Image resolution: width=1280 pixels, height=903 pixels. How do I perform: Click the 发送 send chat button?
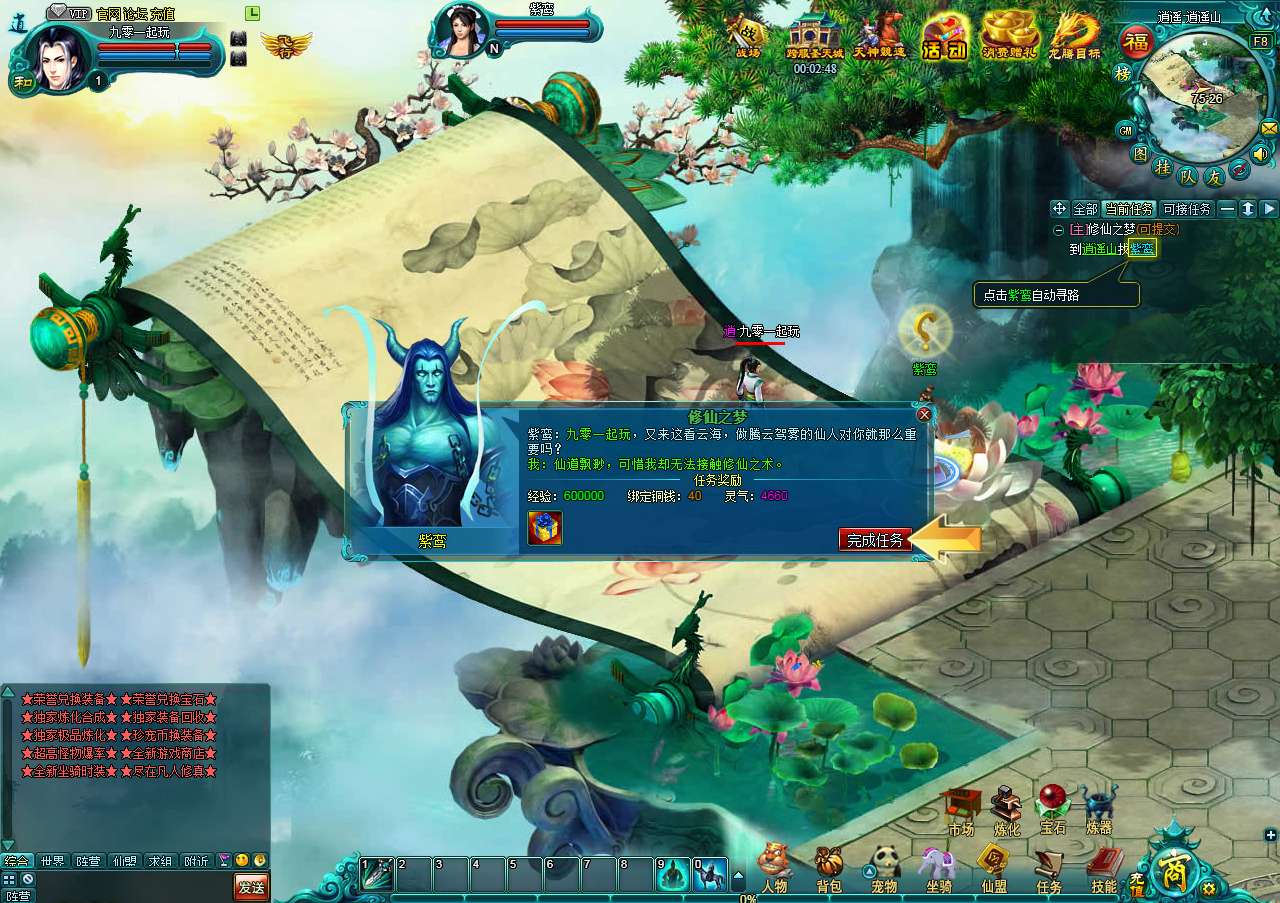(251, 886)
